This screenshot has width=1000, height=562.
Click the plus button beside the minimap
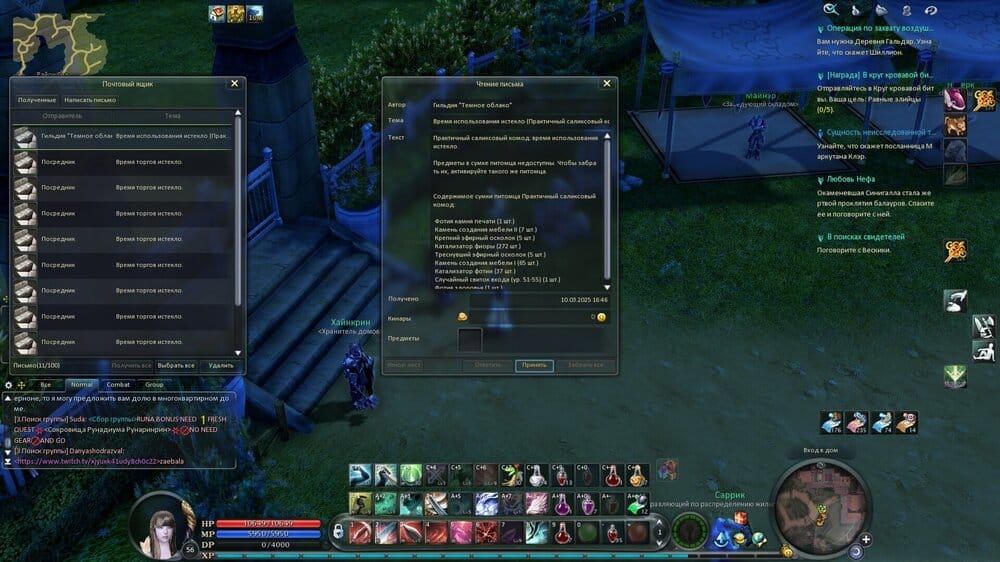[x=866, y=539]
